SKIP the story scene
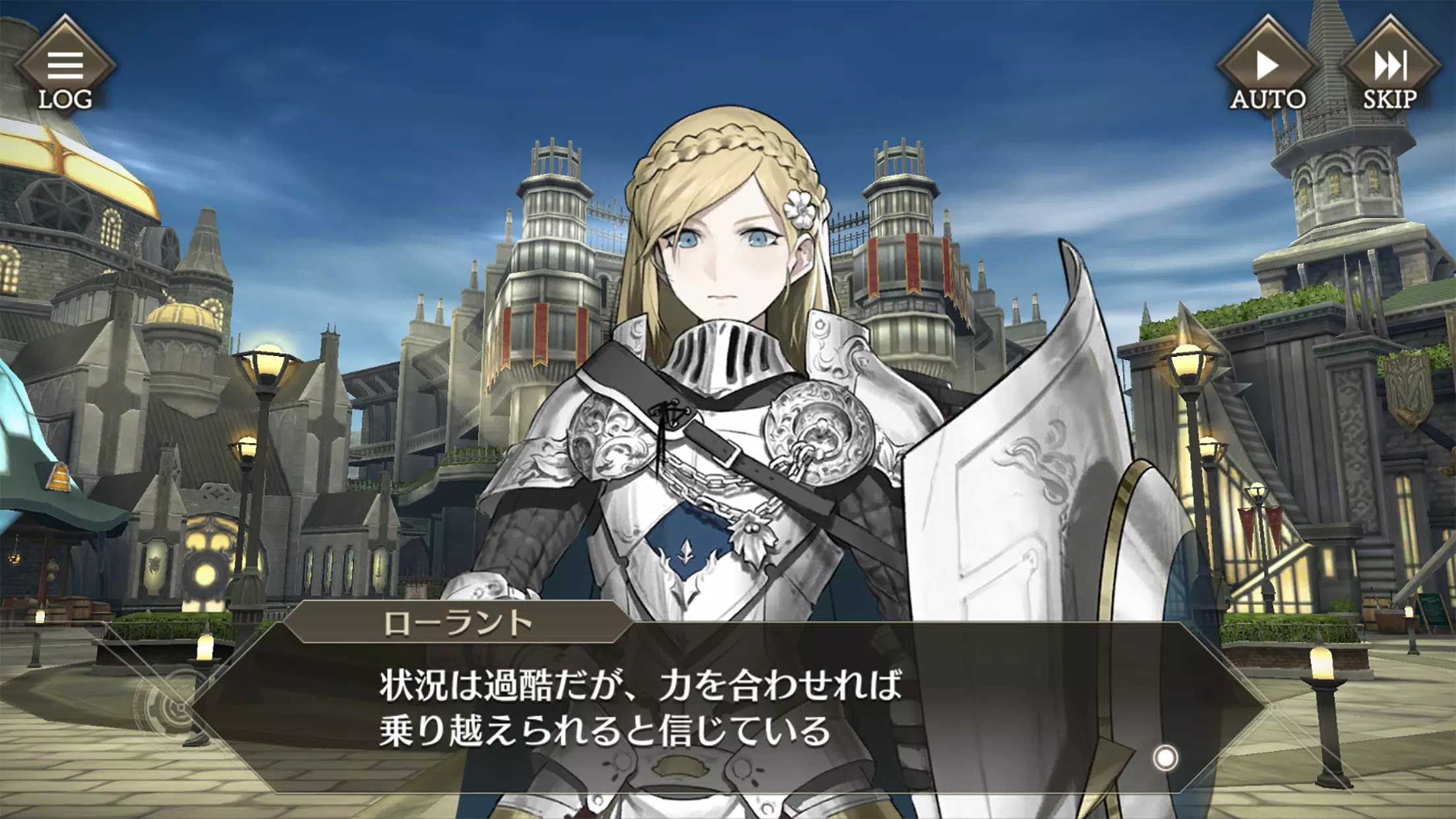This screenshot has height=819, width=1456. tap(1390, 69)
